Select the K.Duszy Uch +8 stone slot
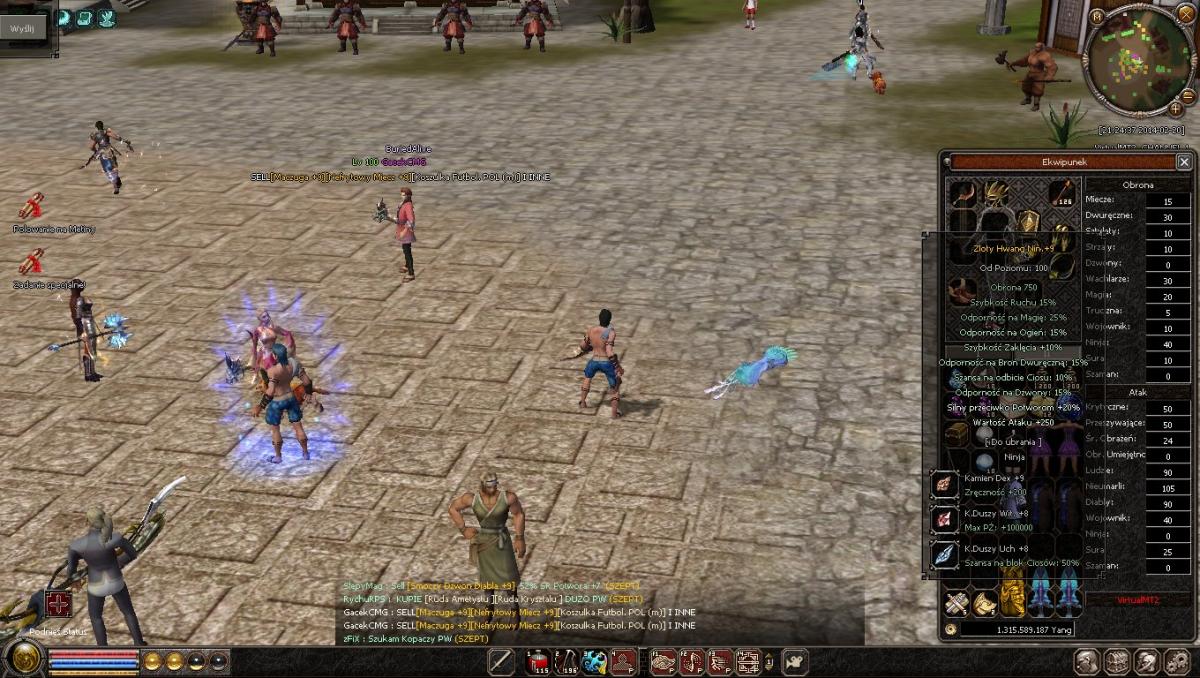 pyautogui.click(x=945, y=555)
